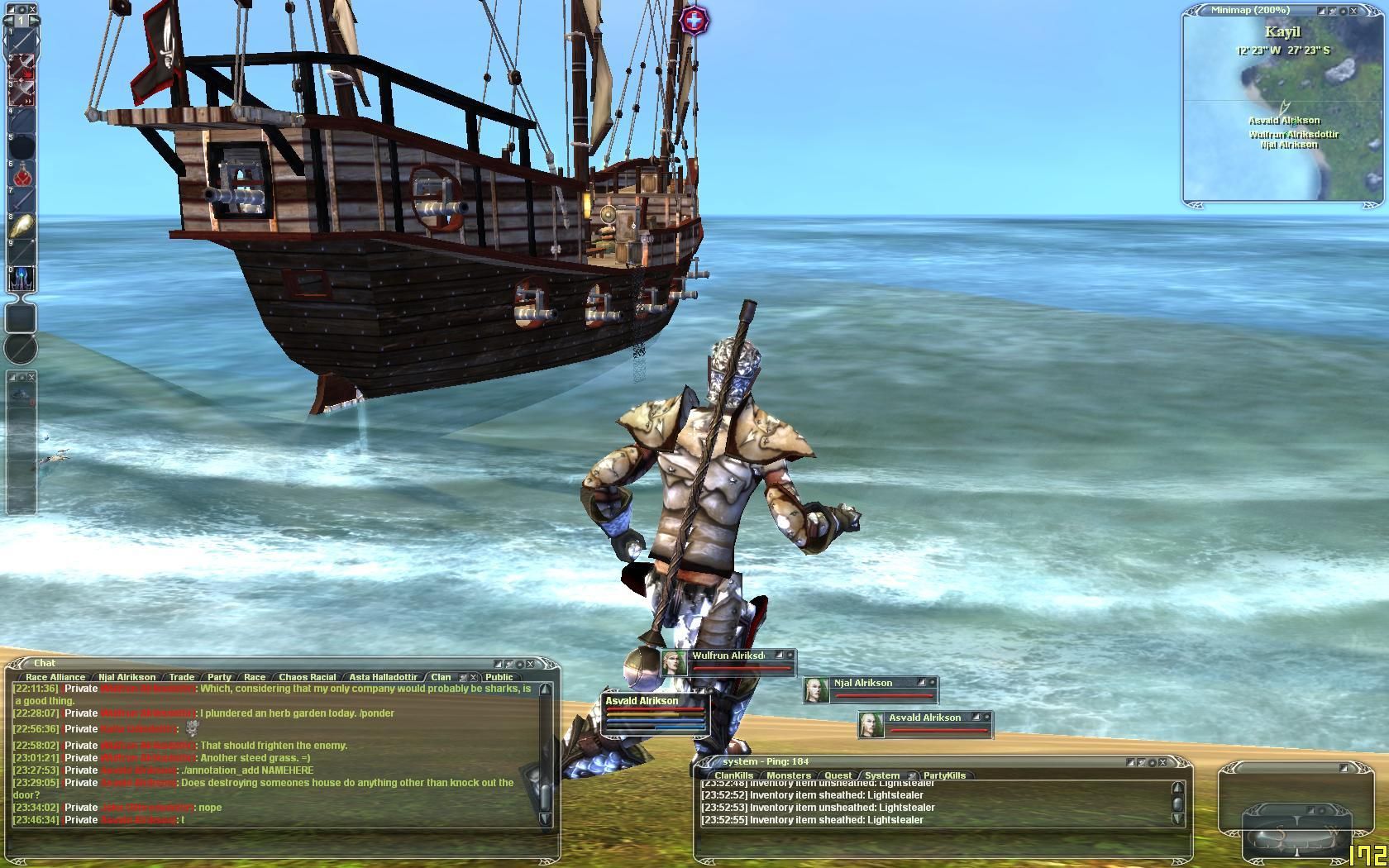Close the Chat window
Screen dimensions: 1389x868
point(531,663)
